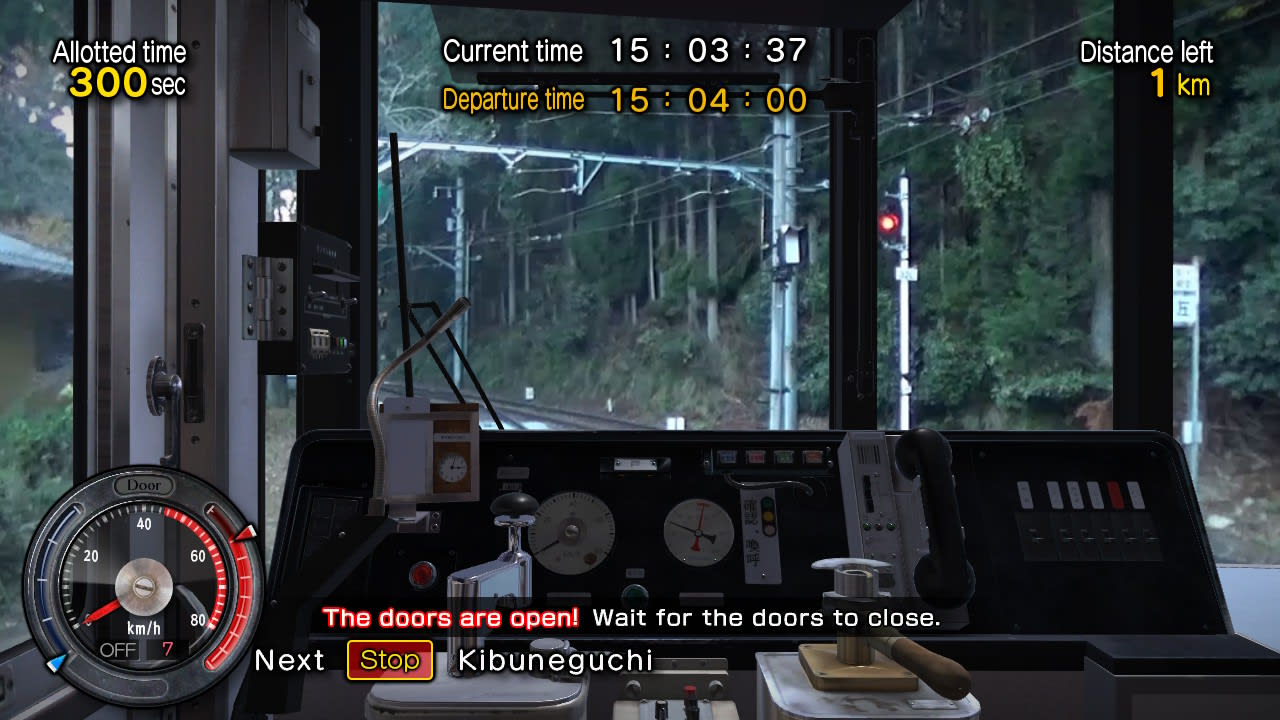1280x720 pixels.
Task: Click the red emergency stop button on the dashboard
Action: coord(421,574)
